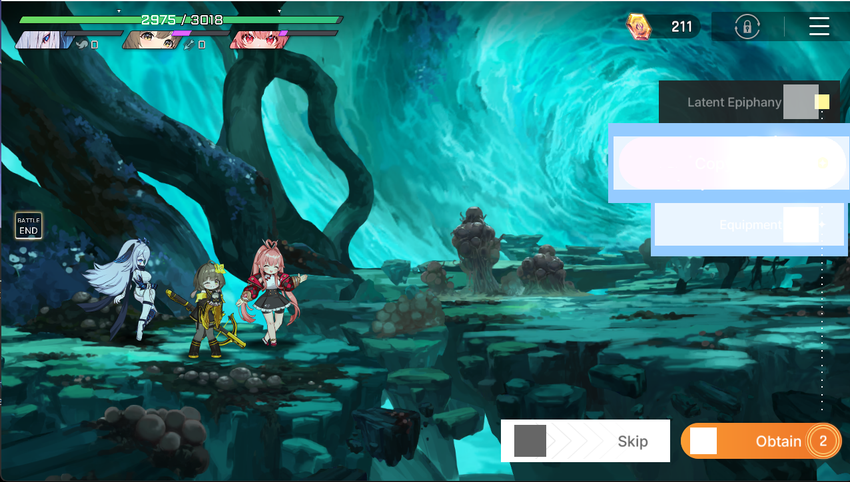Open the hamburger menu
The image size is (850, 482).
click(x=819, y=27)
